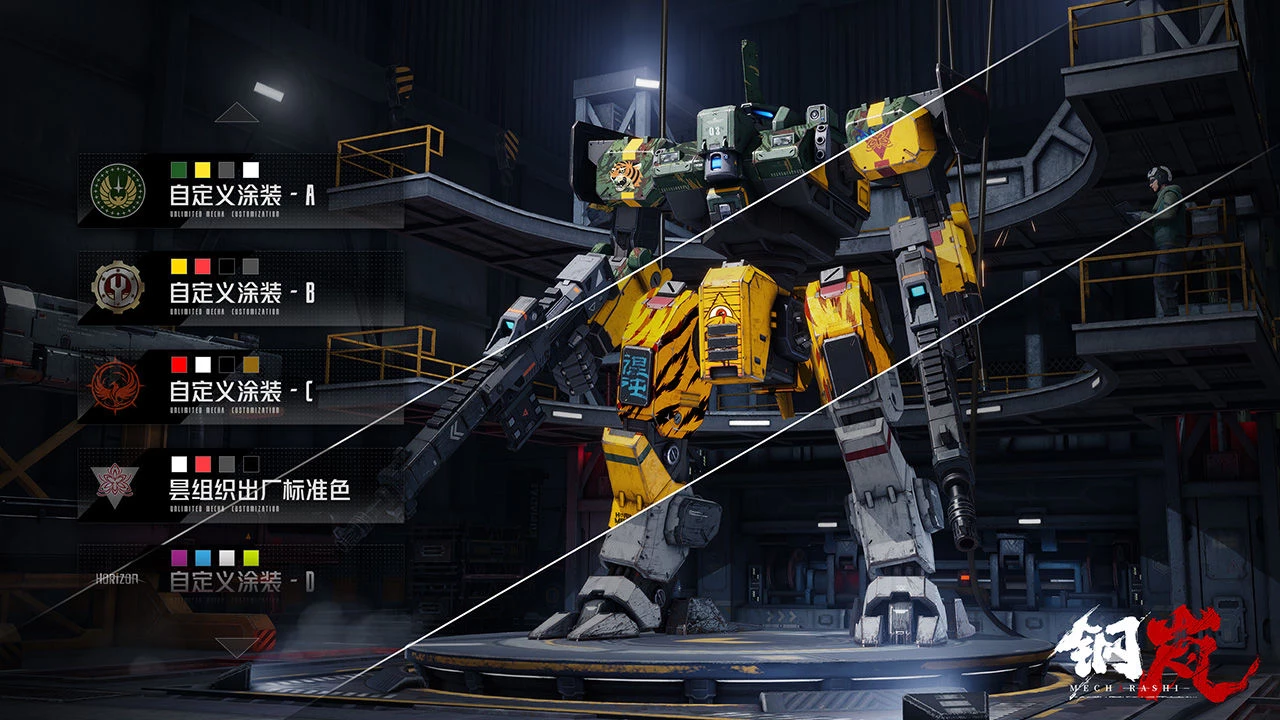Click the up arrow above the paint list

[236, 113]
